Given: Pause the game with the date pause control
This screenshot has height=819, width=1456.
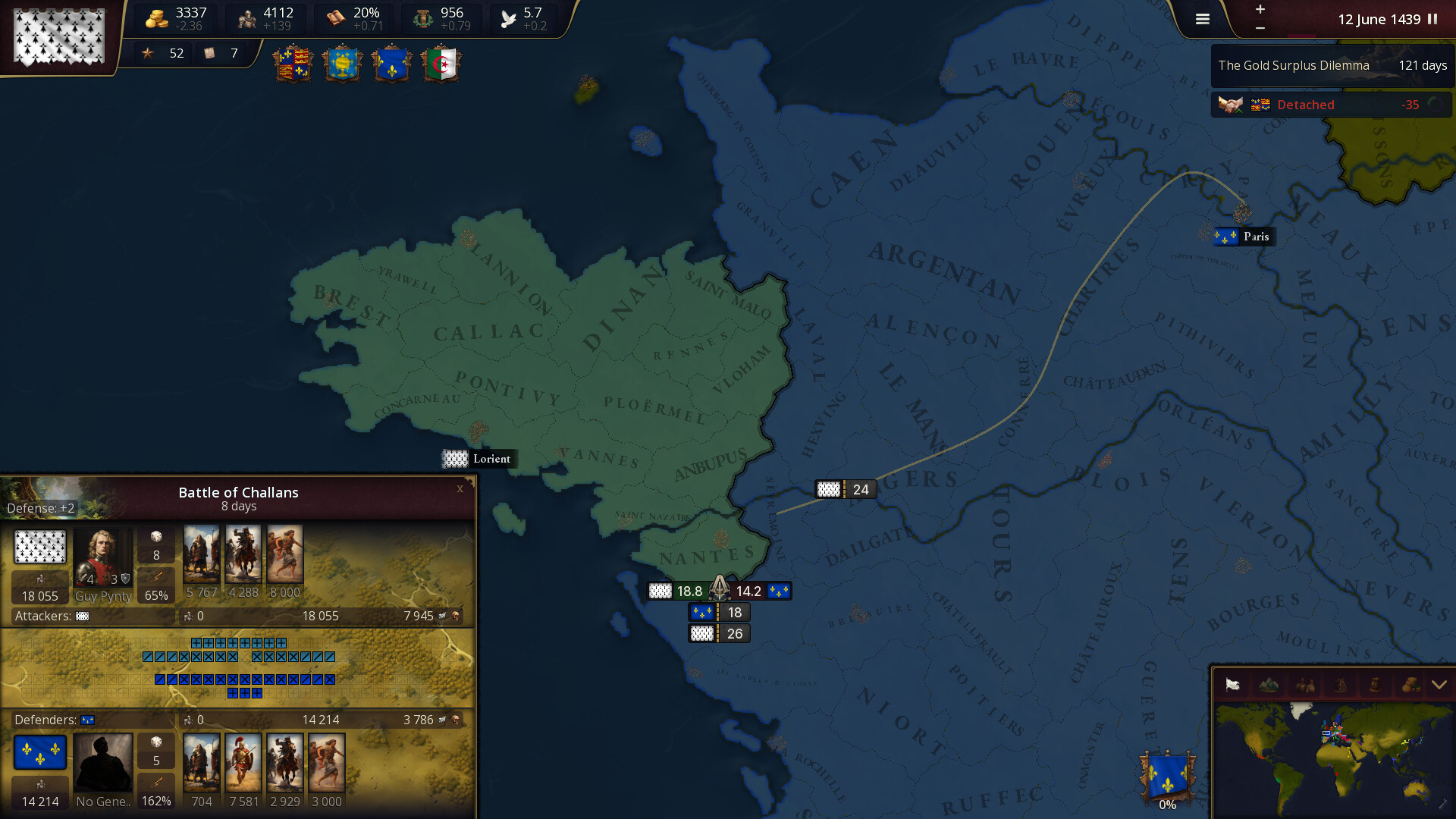Looking at the screenshot, I should [1432, 20].
